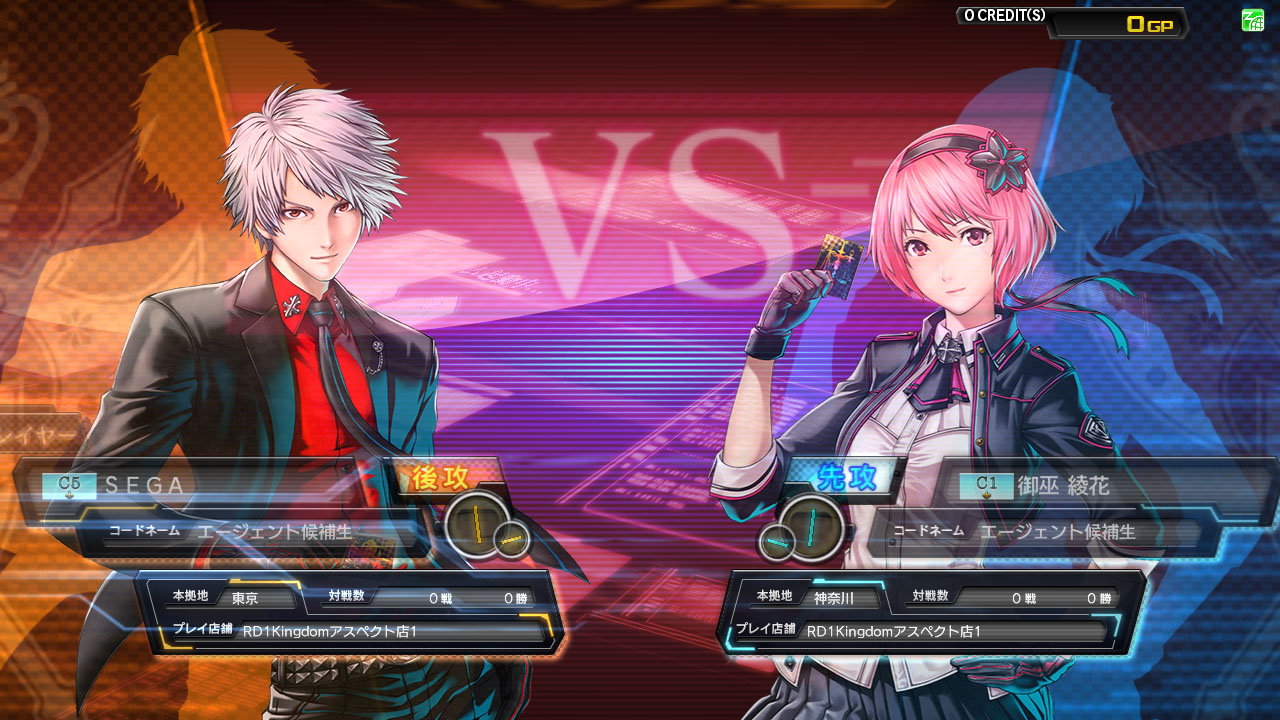The image size is (1280, 720).
Task: Select the 御巫 綾花 player name plate
Action: point(1090,487)
